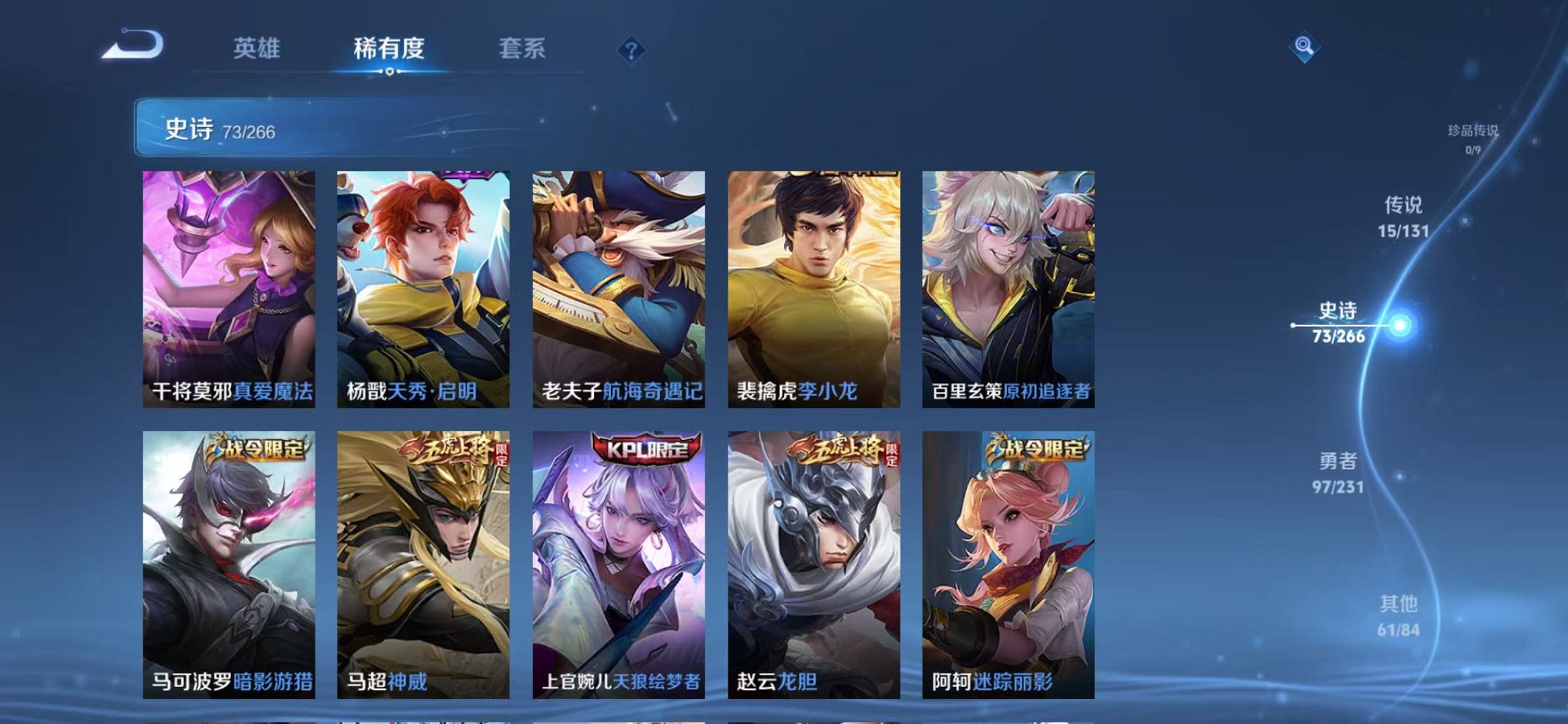Switch to the 英雄 tab
The image size is (1568, 724).
click(x=259, y=48)
